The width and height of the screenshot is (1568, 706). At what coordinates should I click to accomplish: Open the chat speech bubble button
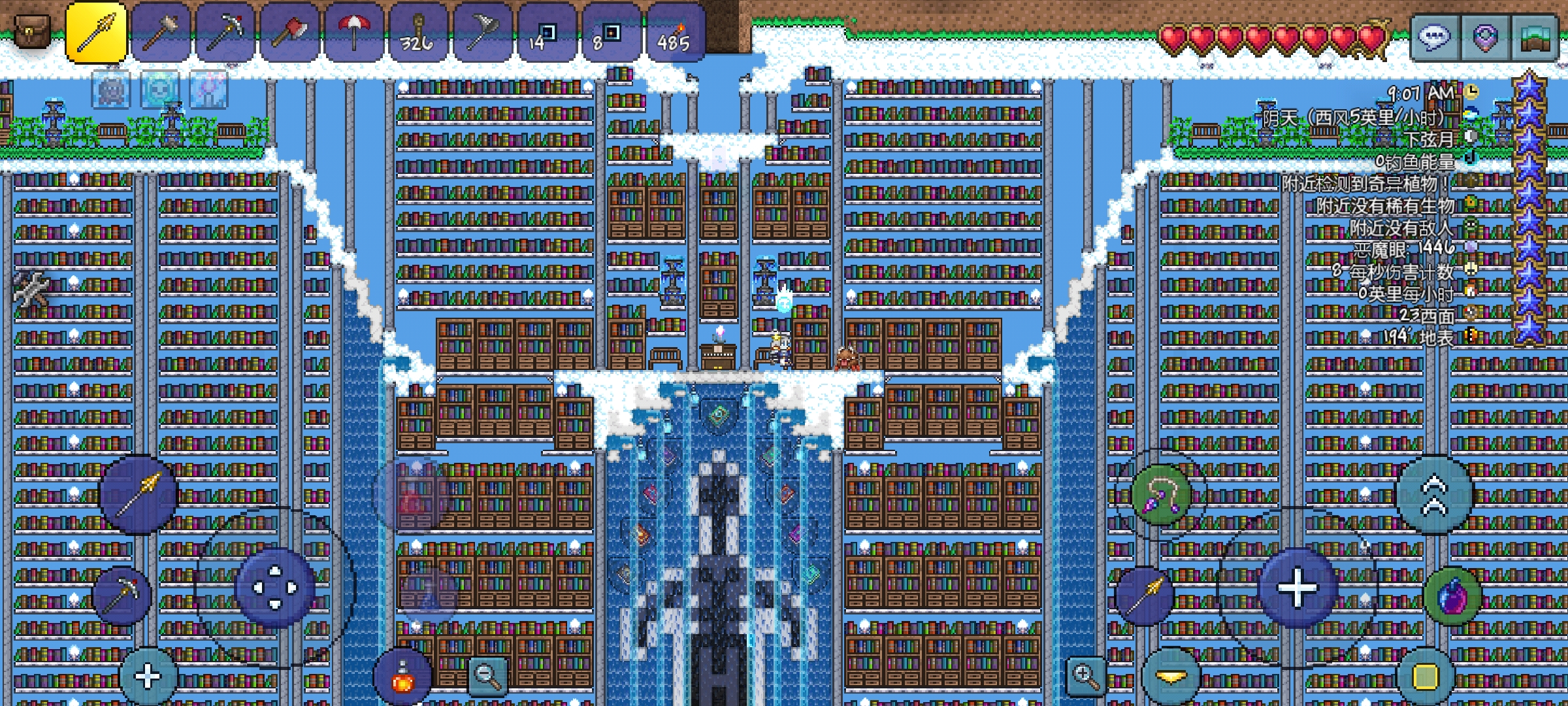tap(1434, 37)
